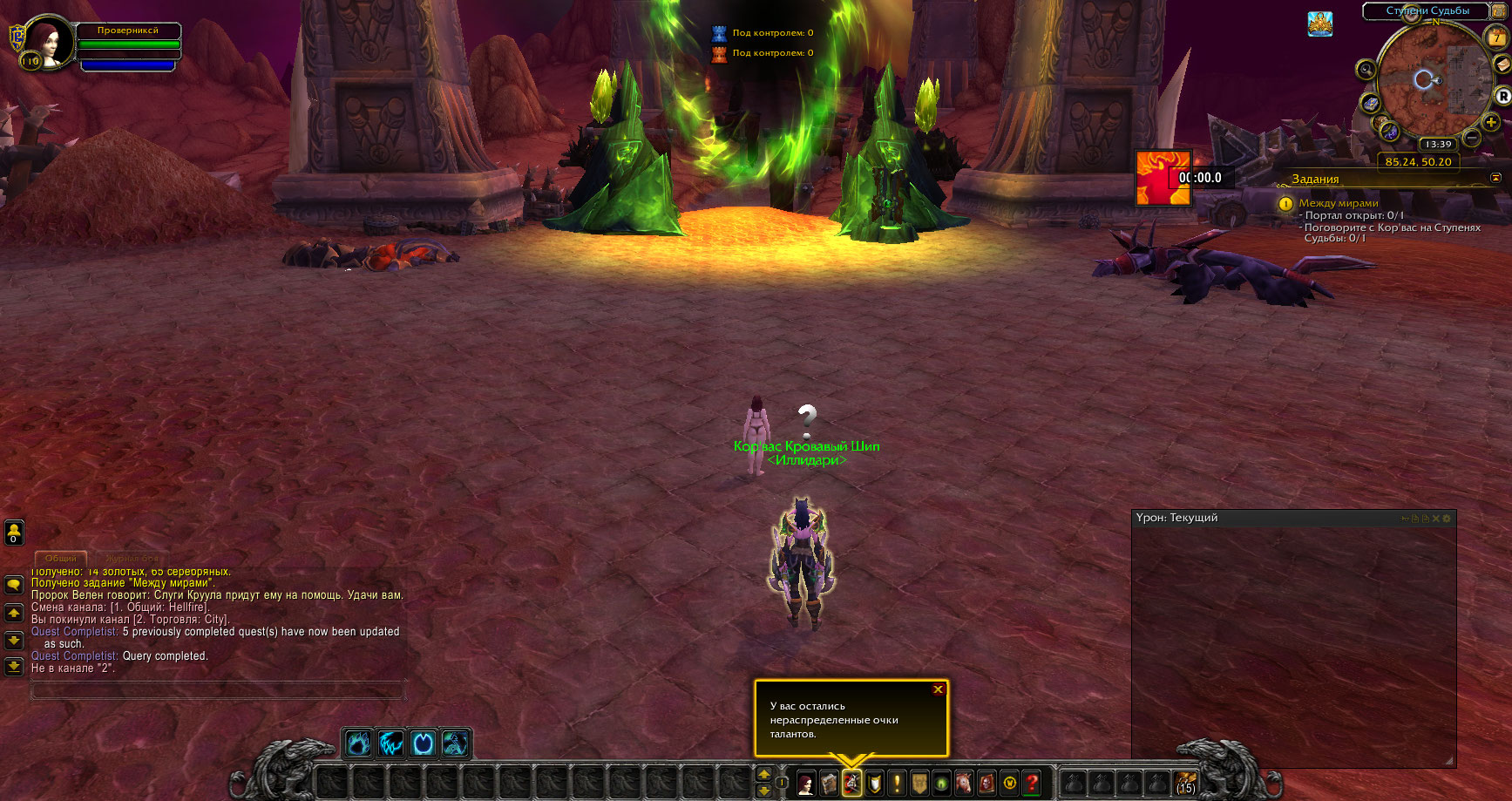Open the world map from zone title

coord(1427,11)
